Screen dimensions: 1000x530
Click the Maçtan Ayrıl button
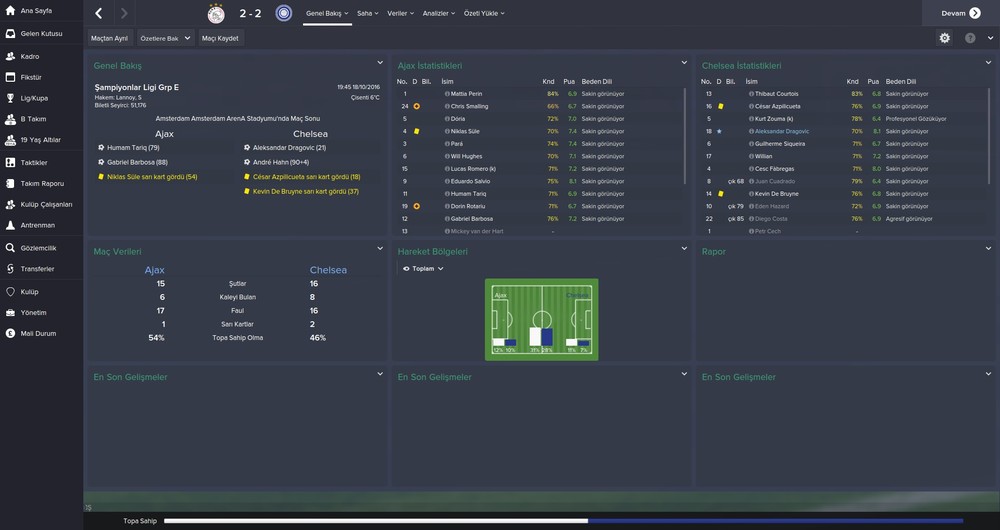pyautogui.click(x=109, y=38)
